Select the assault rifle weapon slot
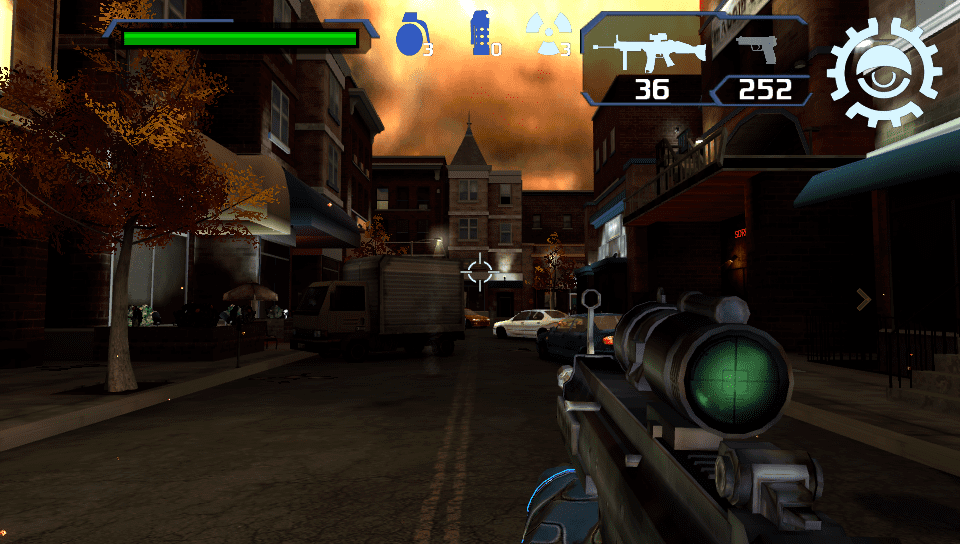 pyautogui.click(x=648, y=48)
